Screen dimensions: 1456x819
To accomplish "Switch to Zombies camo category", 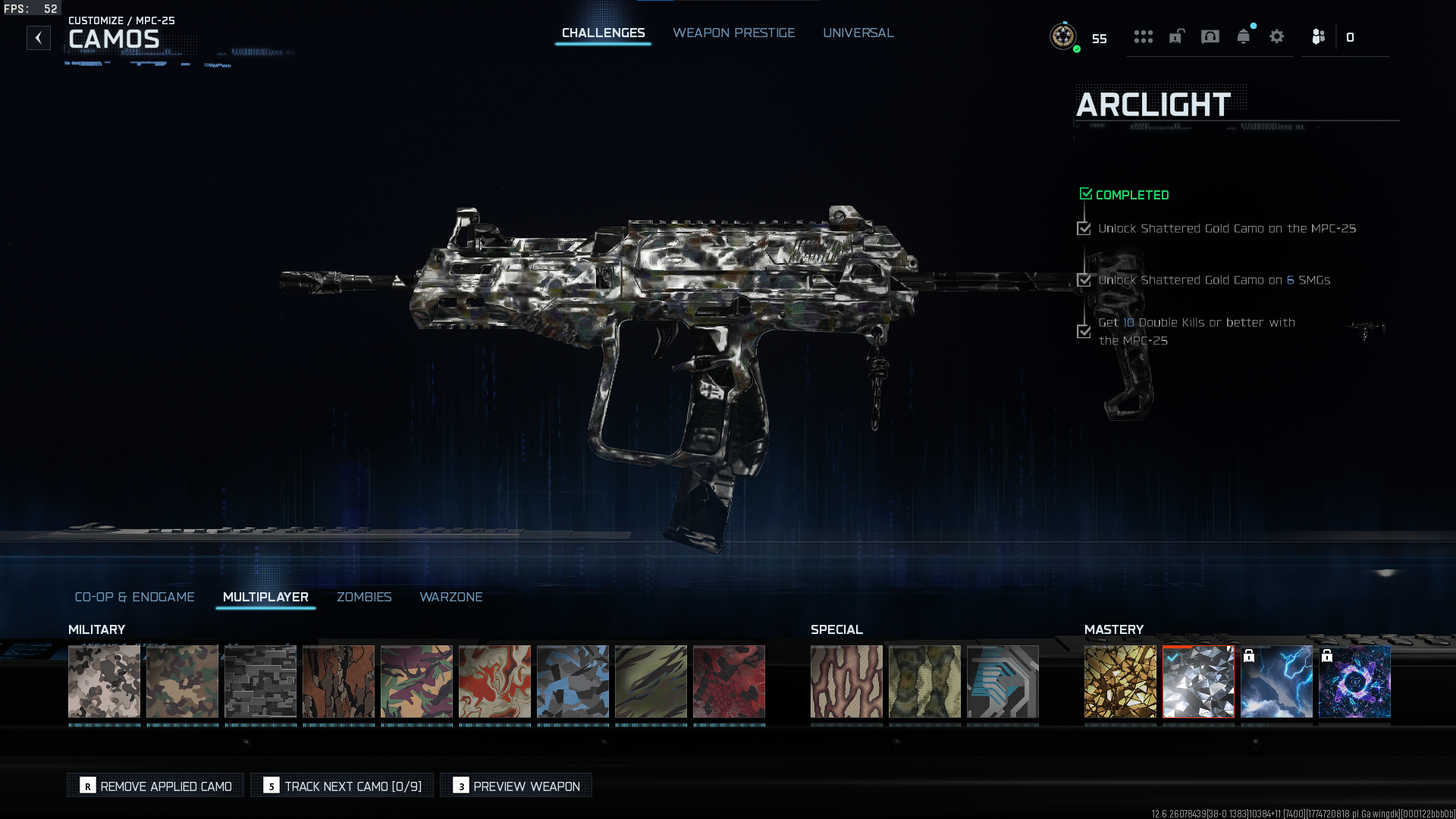I will [364, 597].
